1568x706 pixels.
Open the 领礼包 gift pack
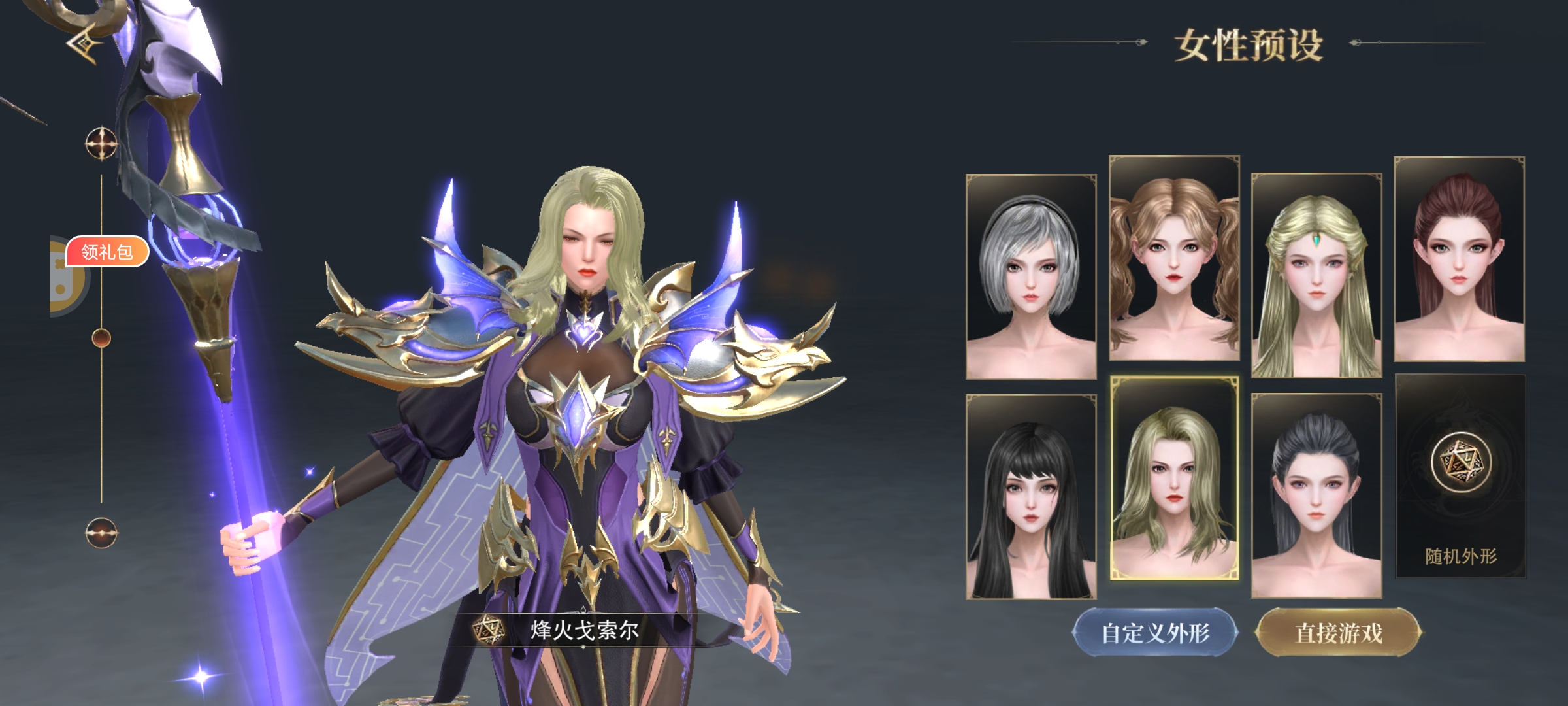(x=107, y=252)
